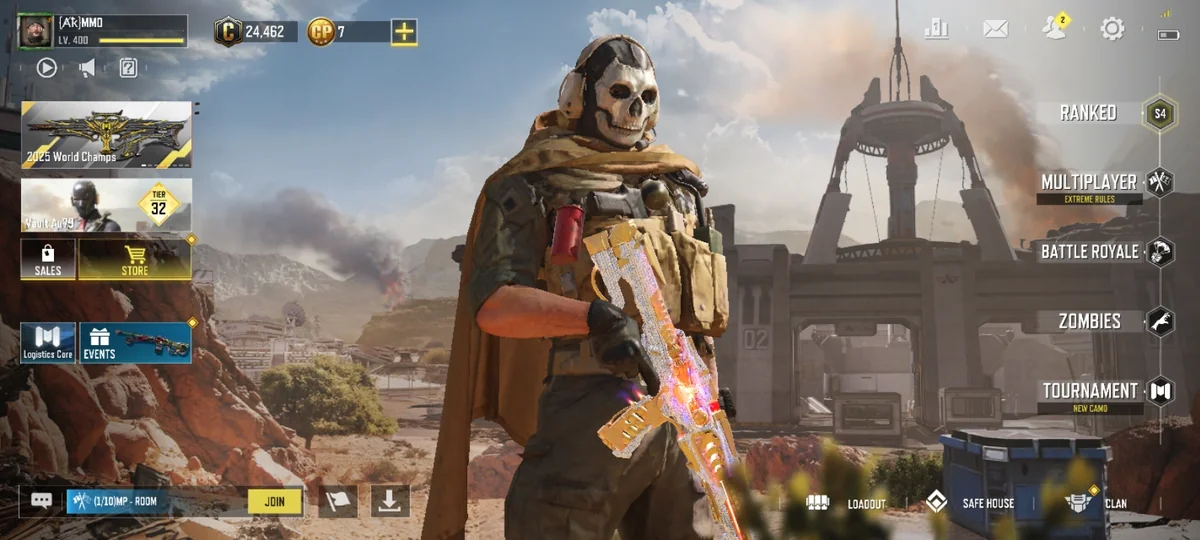Open the Sales shop

pyautogui.click(x=48, y=259)
